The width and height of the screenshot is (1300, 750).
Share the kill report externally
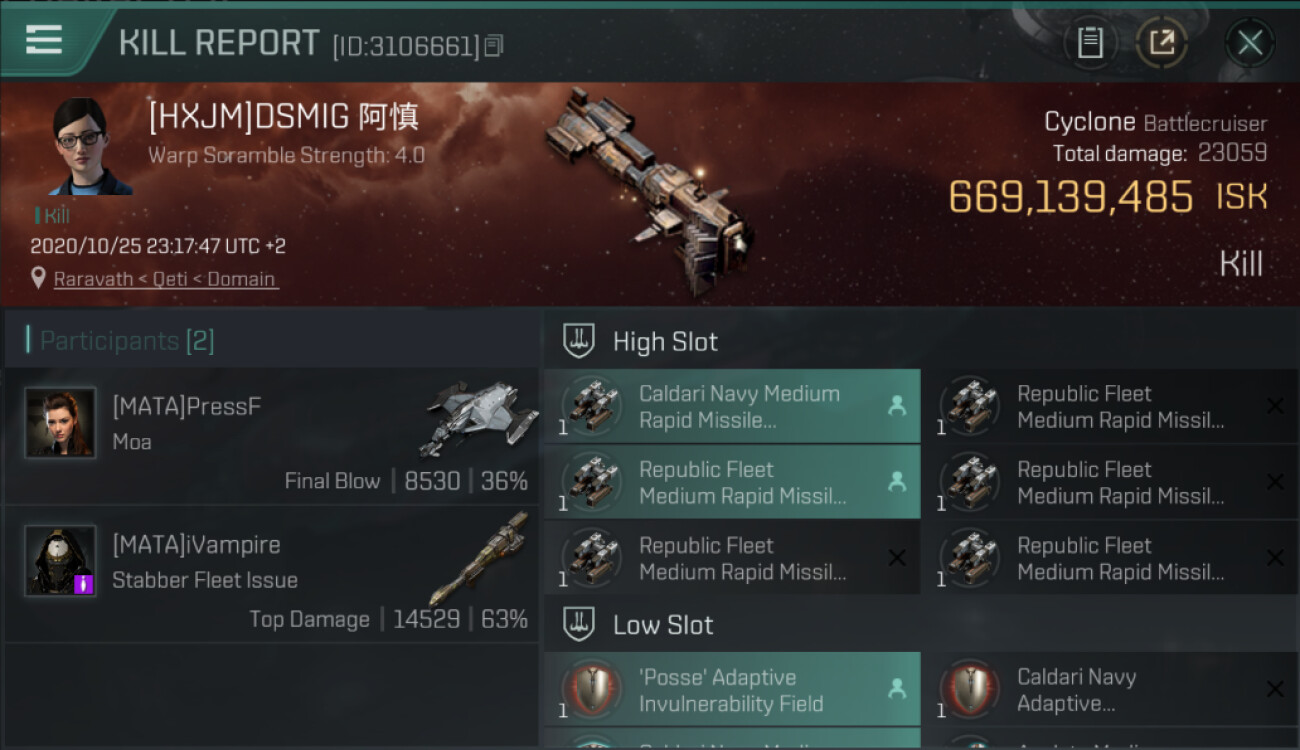coord(1161,42)
